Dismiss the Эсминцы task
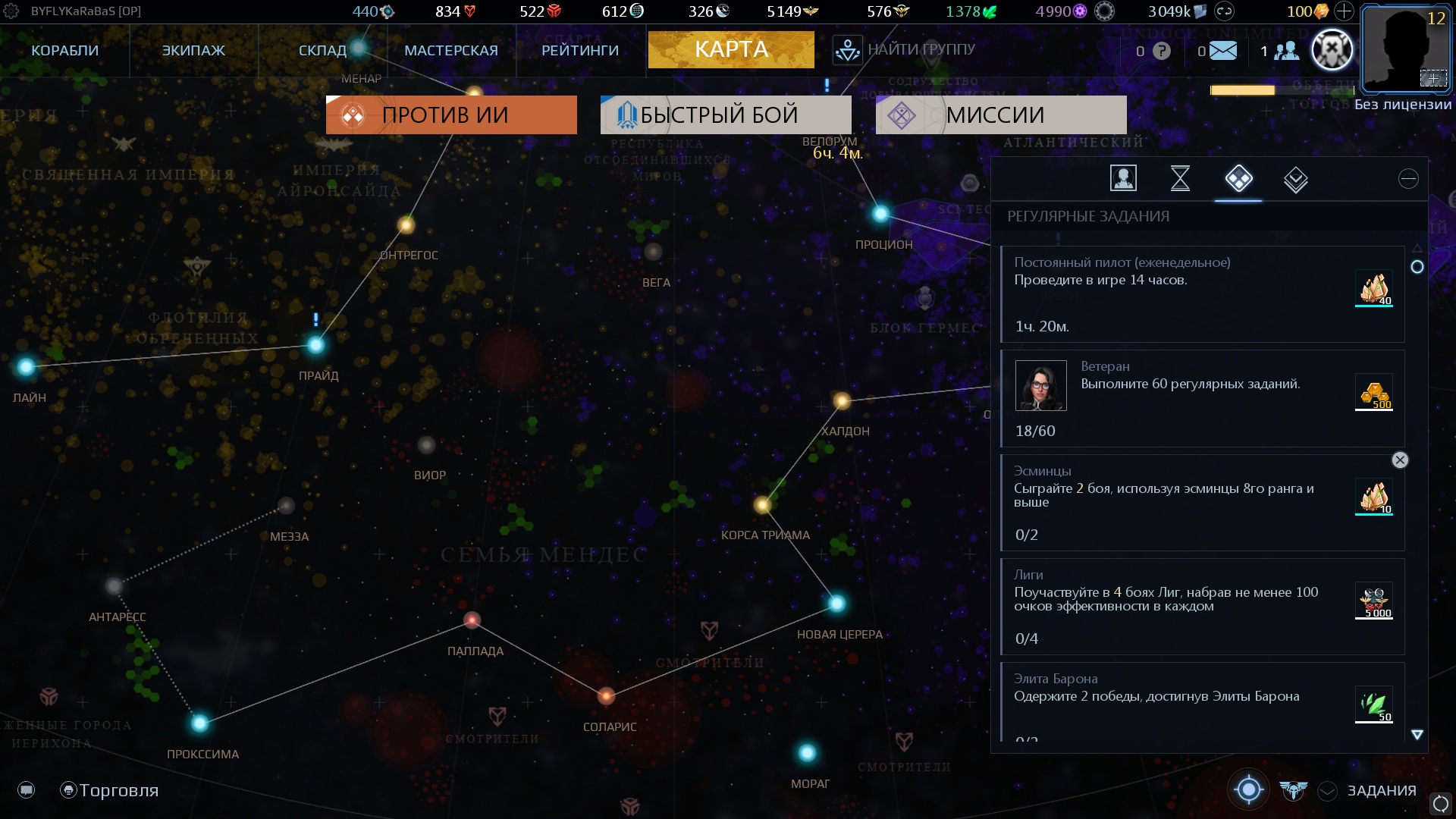Image resolution: width=1456 pixels, height=819 pixels. point(1400,460)
